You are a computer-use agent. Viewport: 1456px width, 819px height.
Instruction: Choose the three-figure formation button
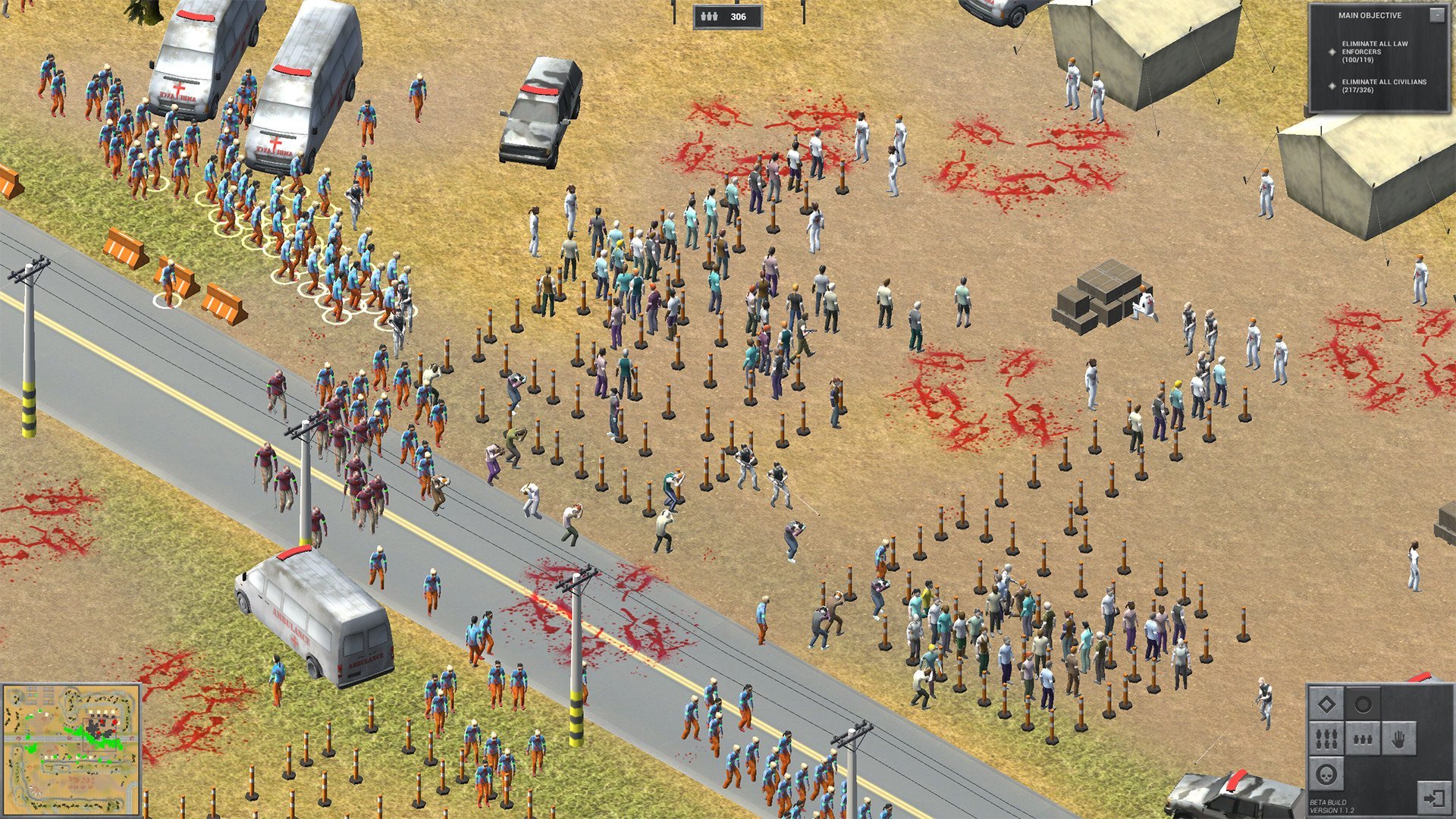point(1363,739)
